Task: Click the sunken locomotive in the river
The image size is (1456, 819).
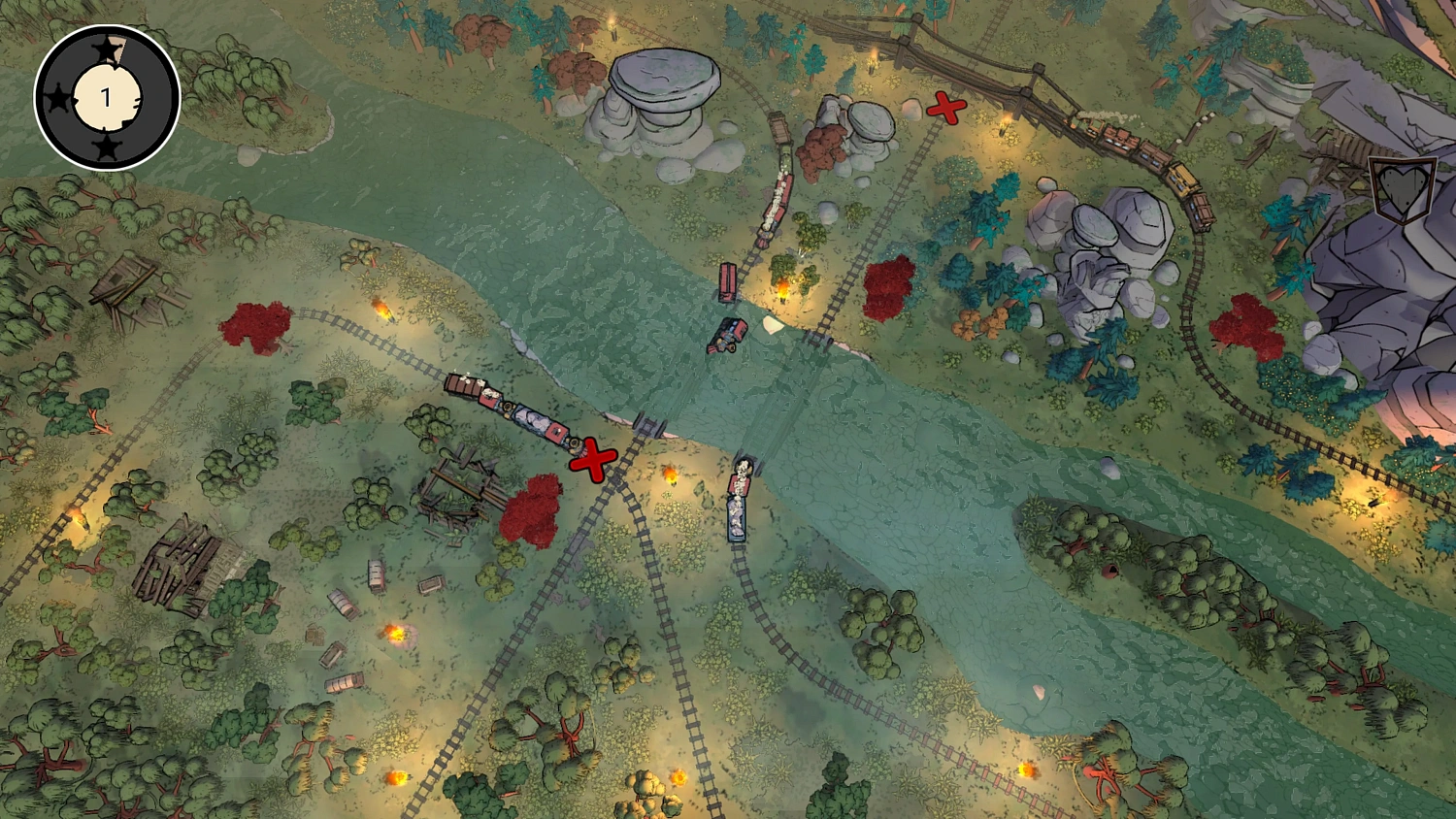Action: 728,335
